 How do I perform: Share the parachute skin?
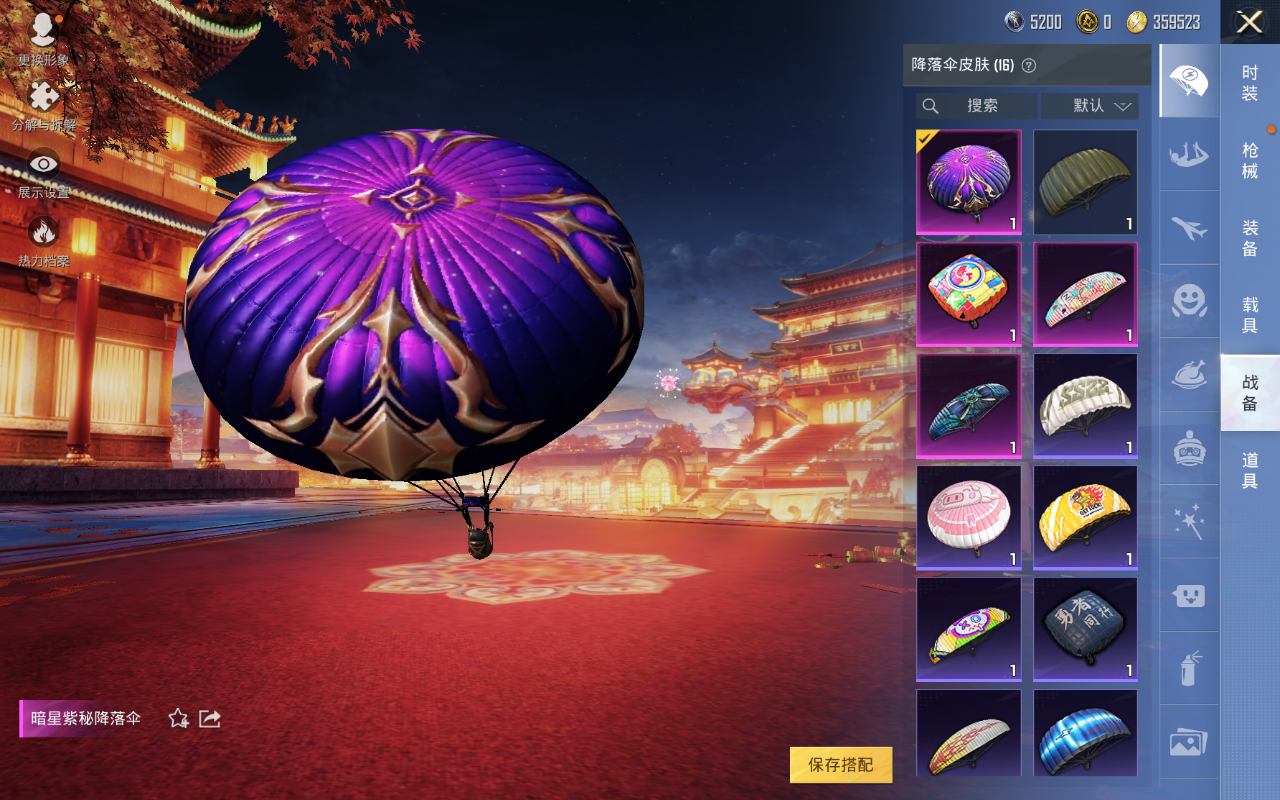(x=210, y=718)
